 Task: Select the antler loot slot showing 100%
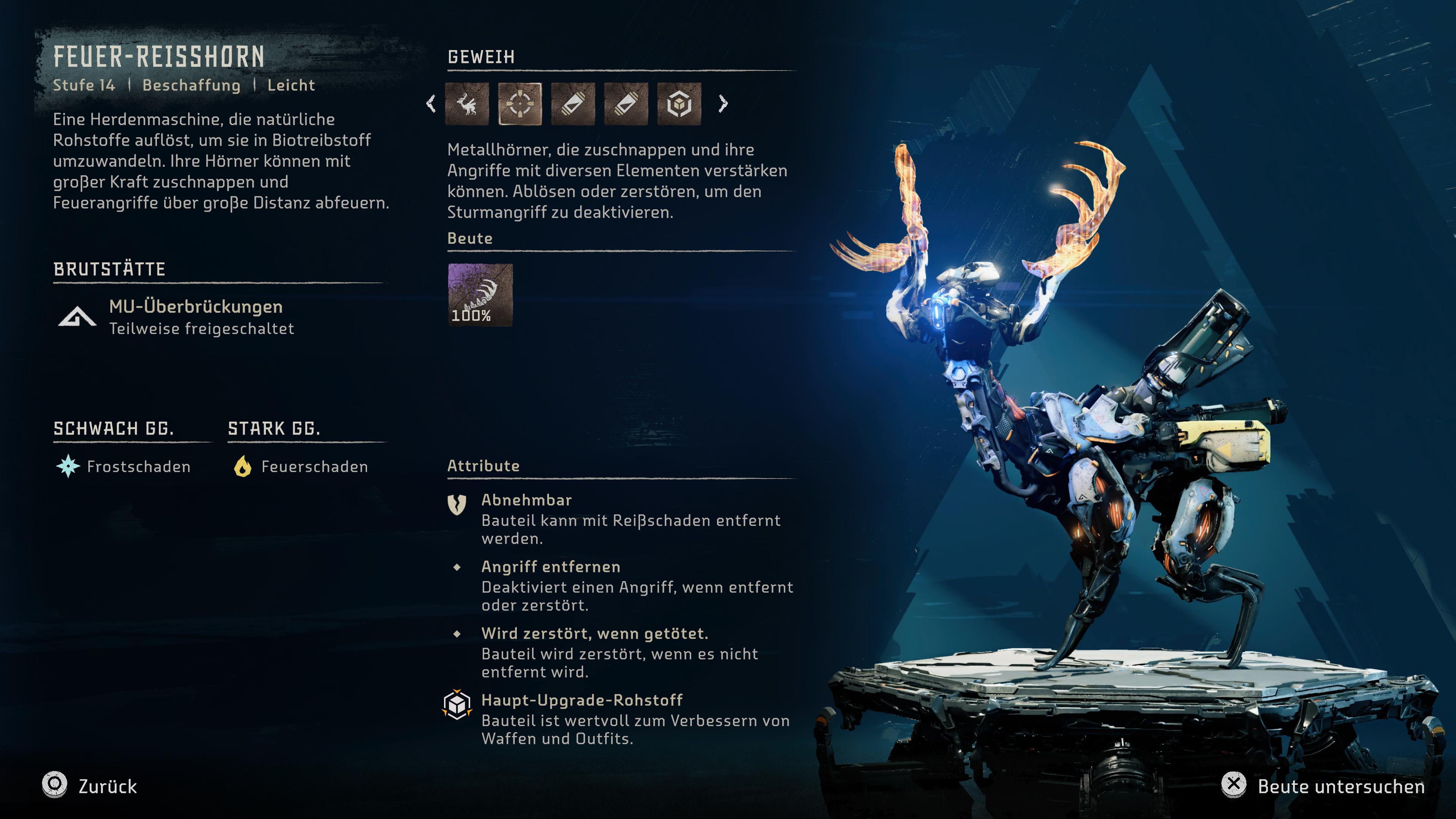pos(480,295)
